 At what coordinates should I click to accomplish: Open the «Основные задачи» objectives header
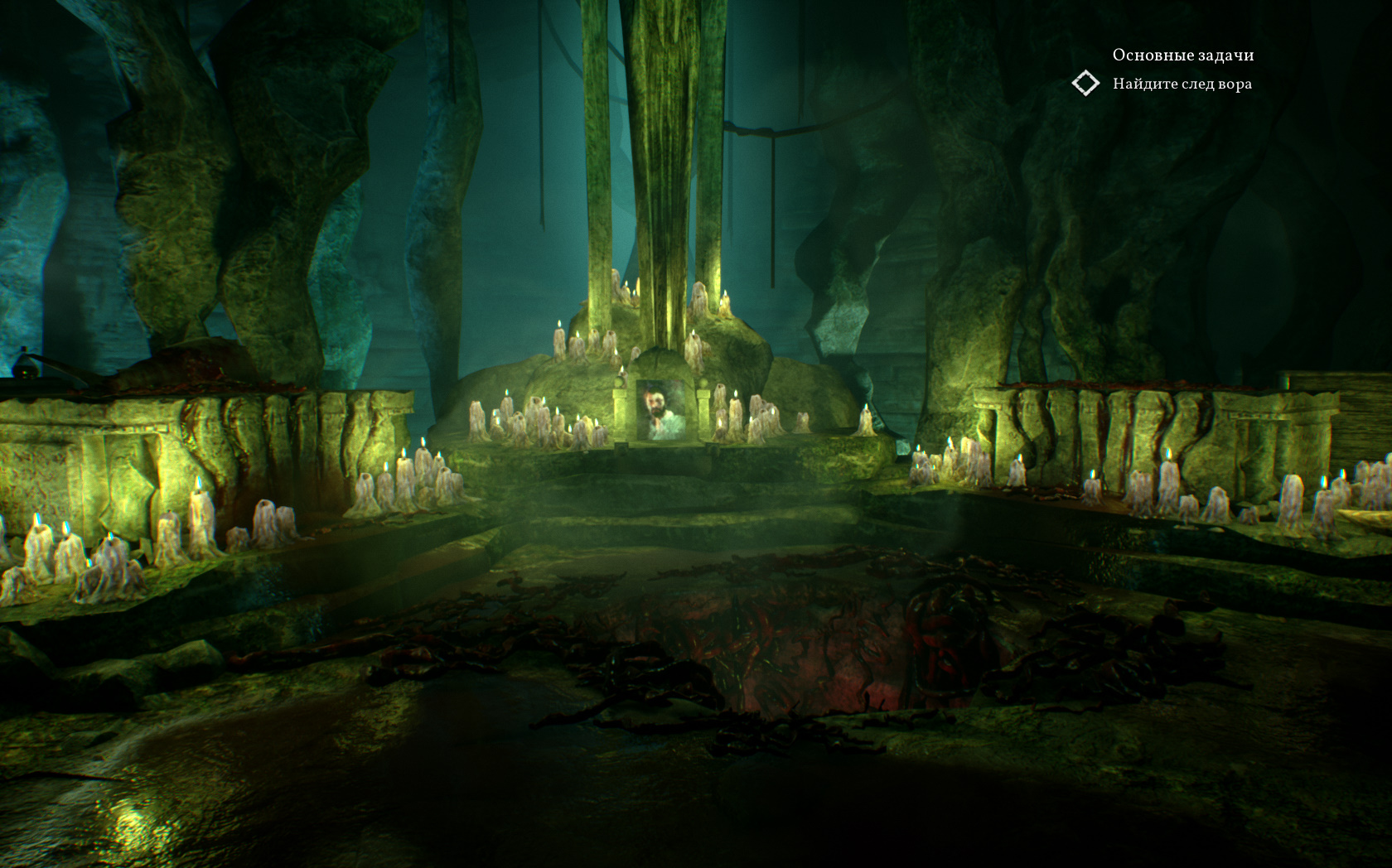[x=1182, y=55]
